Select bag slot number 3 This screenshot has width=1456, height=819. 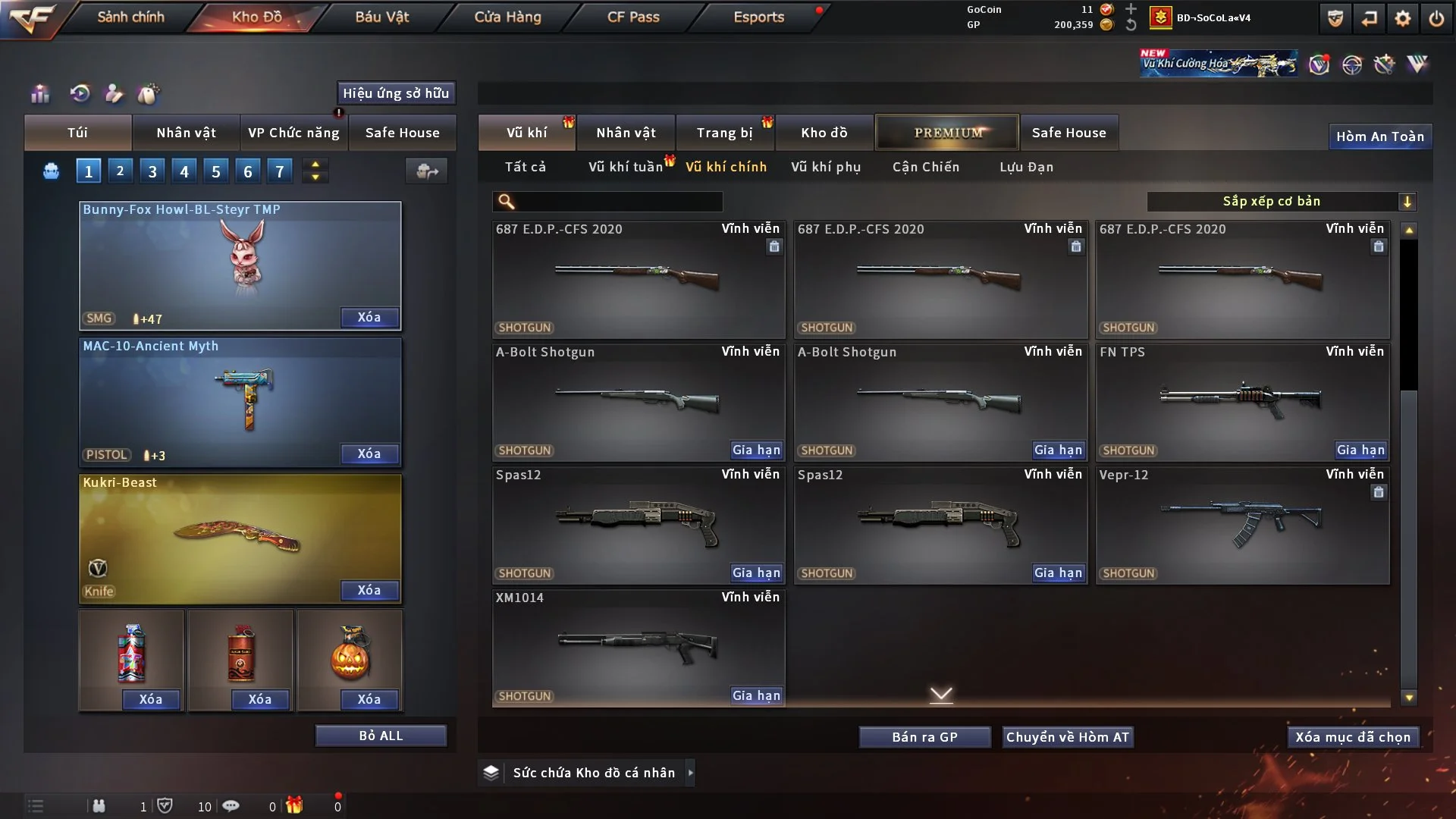[x=152, y=171]
